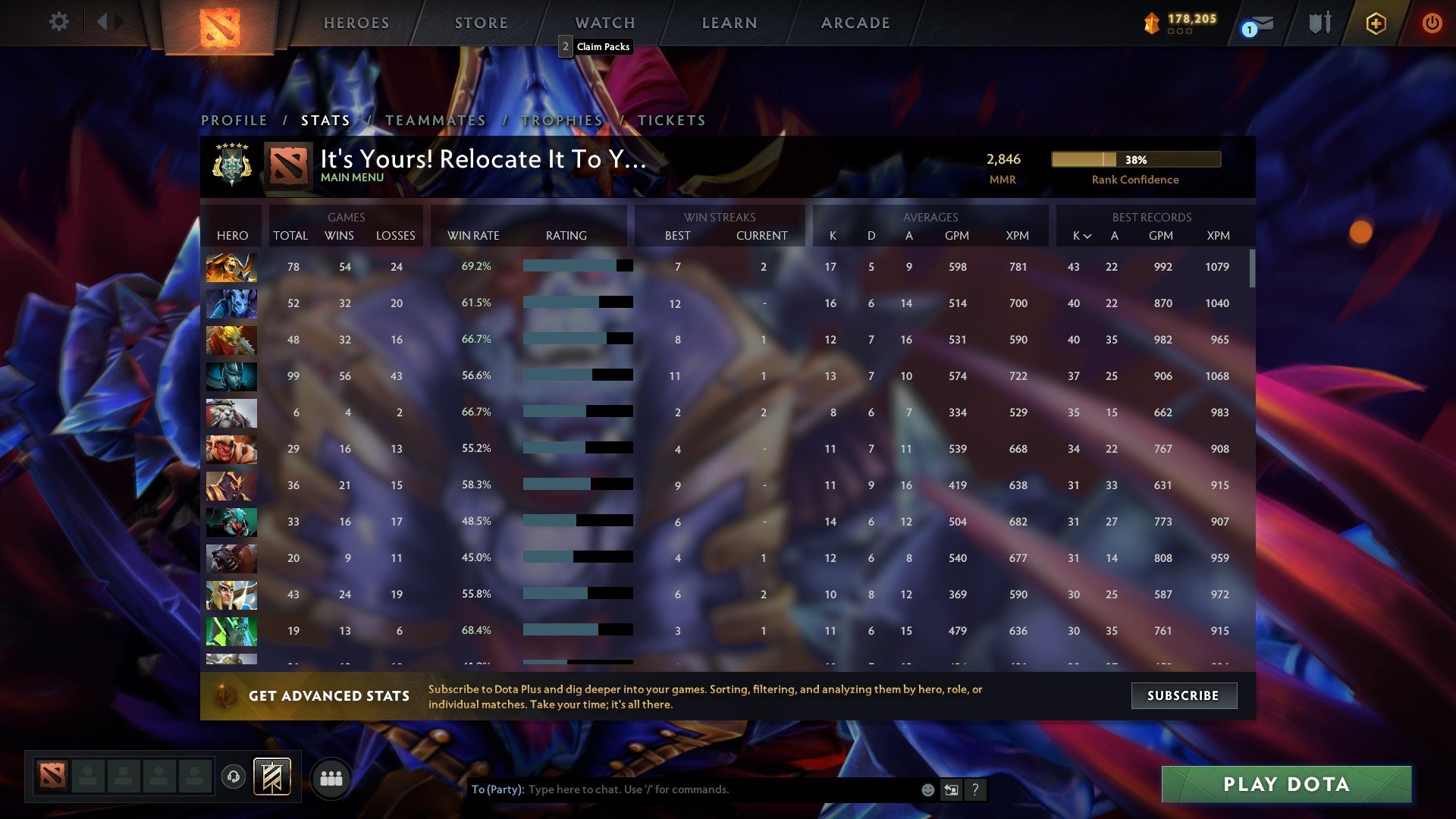
Task: Open the friends list with the three-person icon
Action: 330,777
